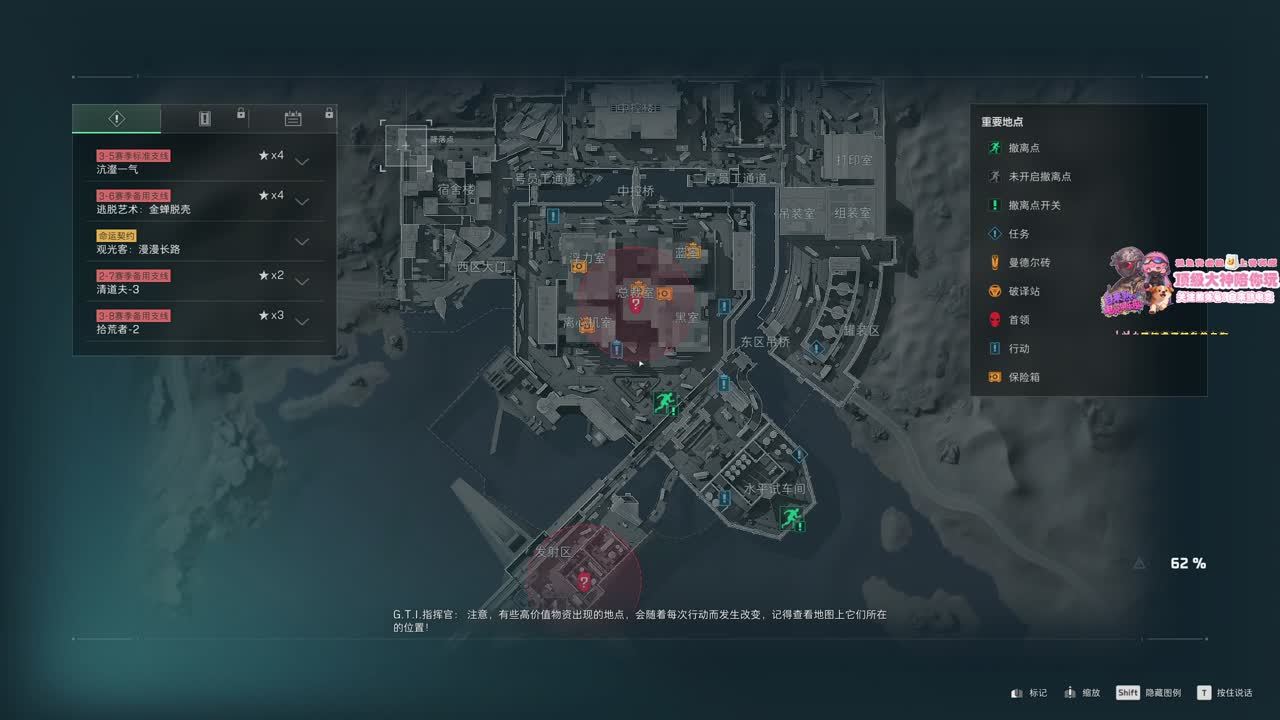This screenshot has width=1280, height=720.
Task: Select the boss marker at 发射区
Action: point(584,581)
